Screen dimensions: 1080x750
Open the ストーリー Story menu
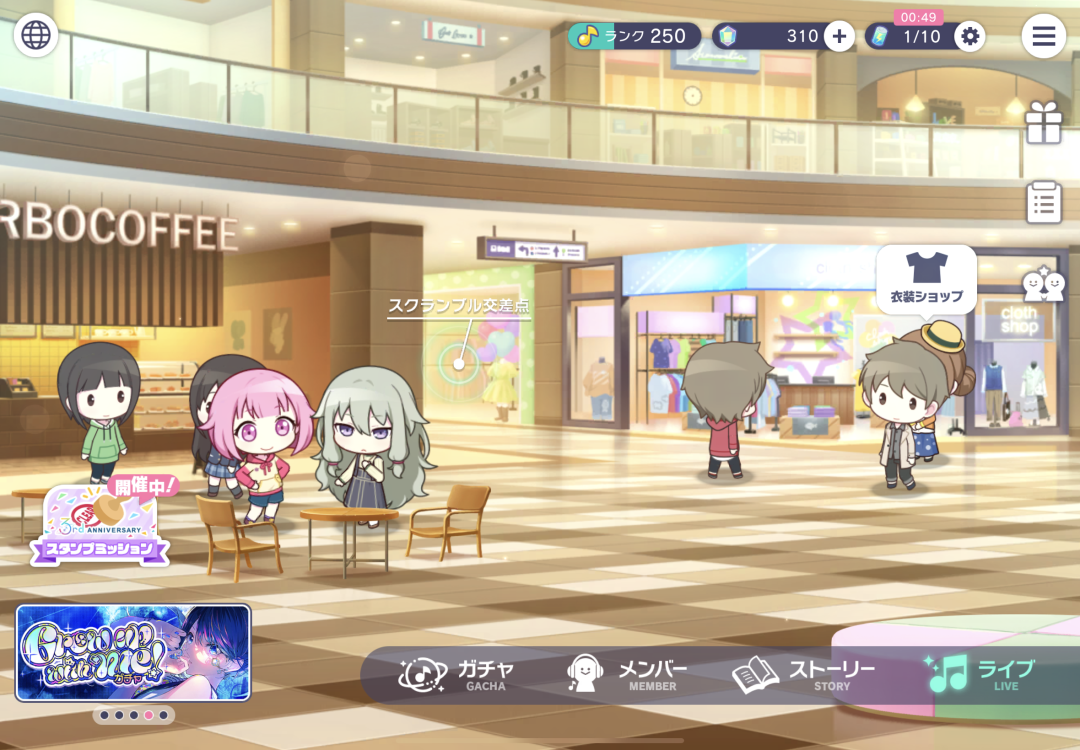(x=805, y=675)
